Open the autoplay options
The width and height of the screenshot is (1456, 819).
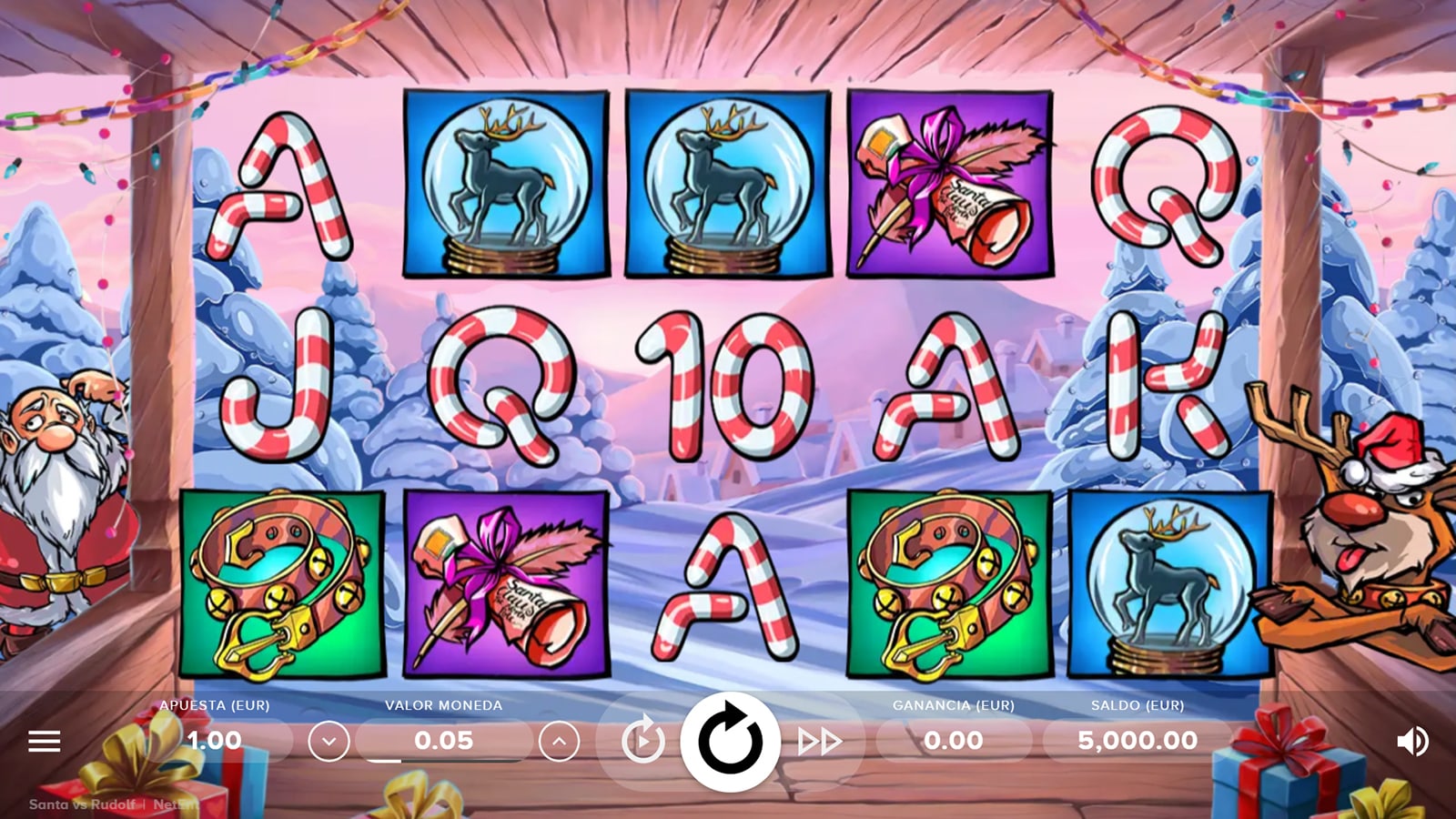642,742
